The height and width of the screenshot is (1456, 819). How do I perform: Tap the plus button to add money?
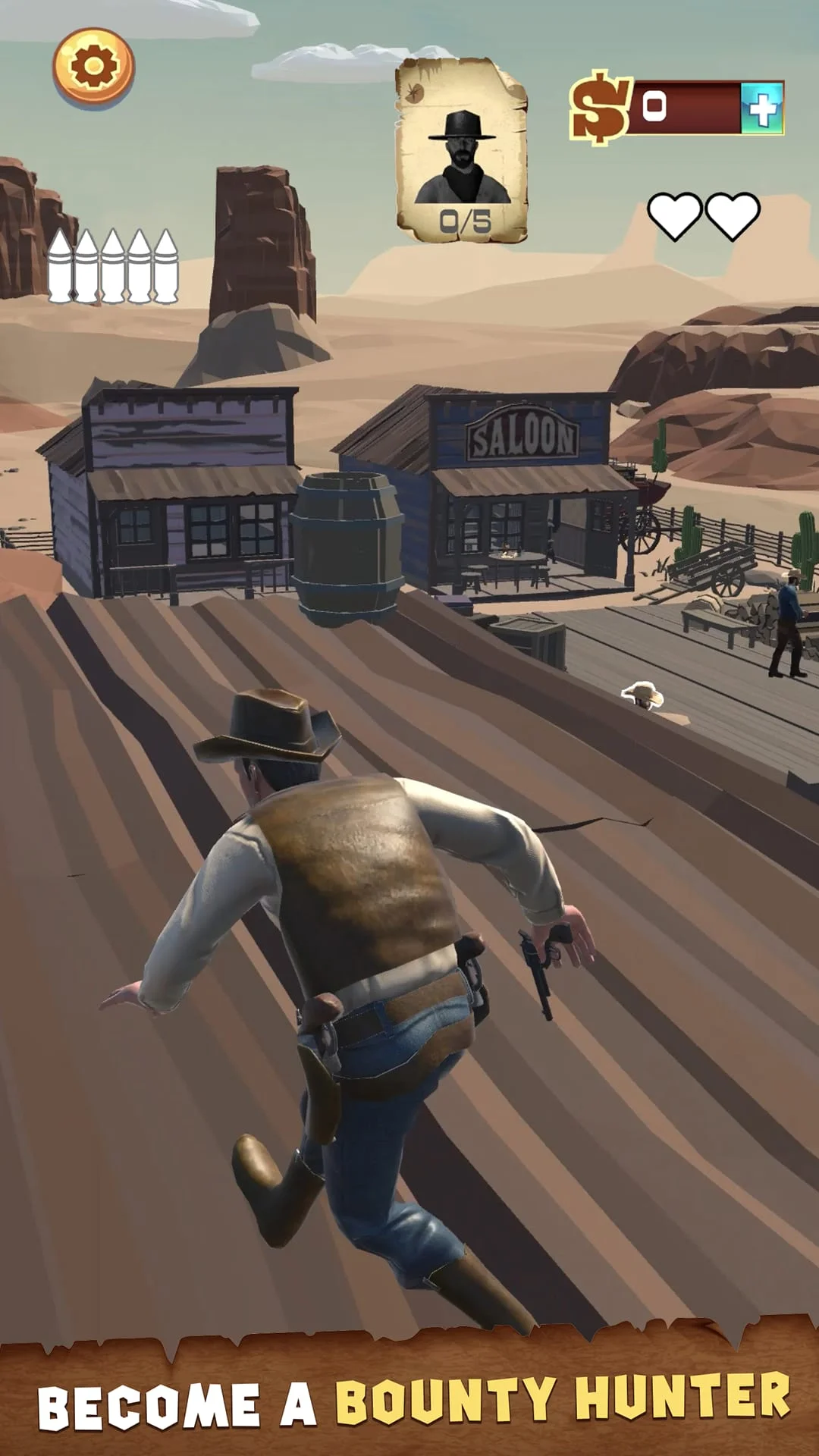pyautogui.click(x=762, y=108)
